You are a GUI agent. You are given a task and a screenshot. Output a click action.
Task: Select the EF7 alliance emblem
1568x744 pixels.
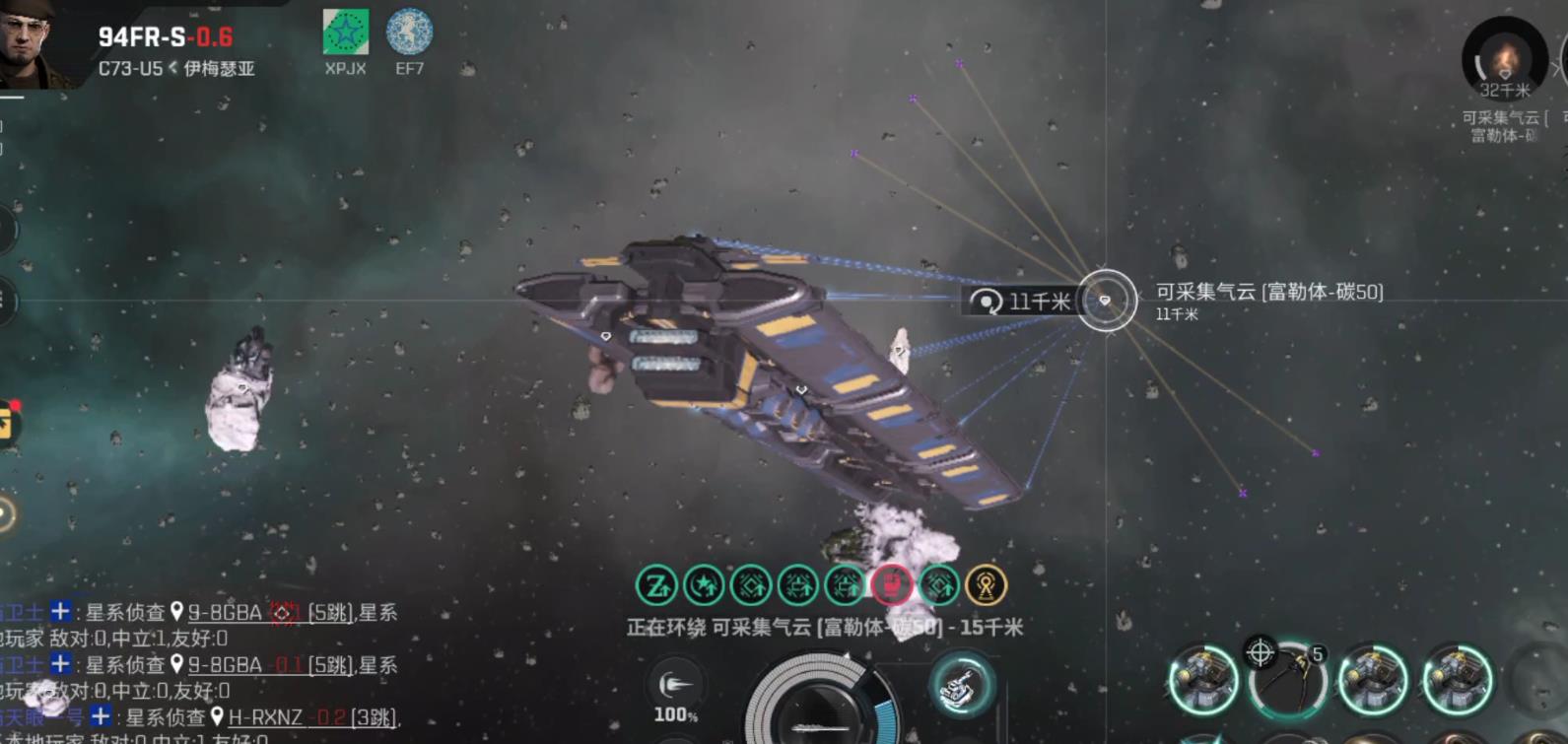pyautogui.click(x=409, y=34)
